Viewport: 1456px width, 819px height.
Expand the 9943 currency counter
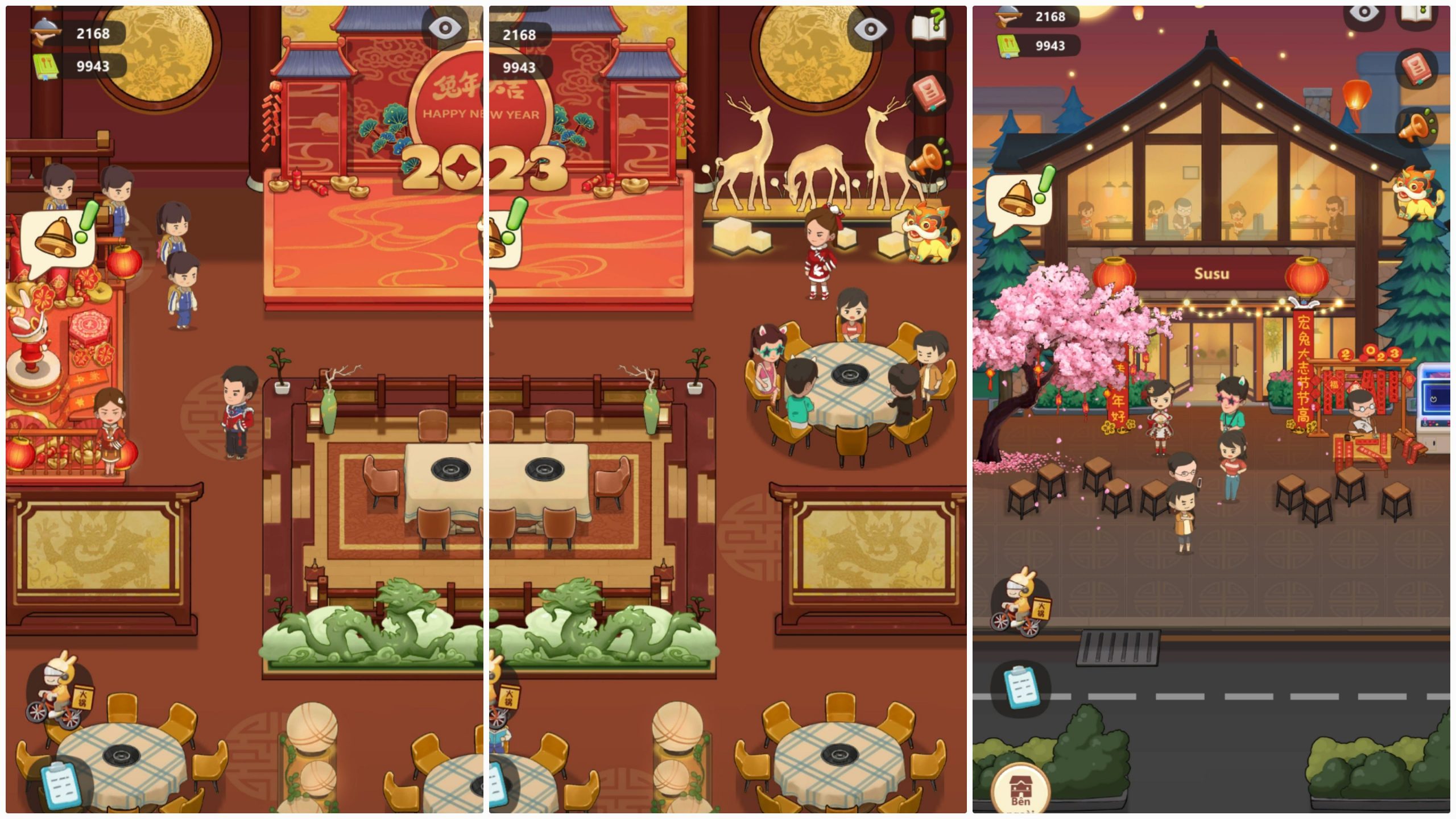pos(91,65)
